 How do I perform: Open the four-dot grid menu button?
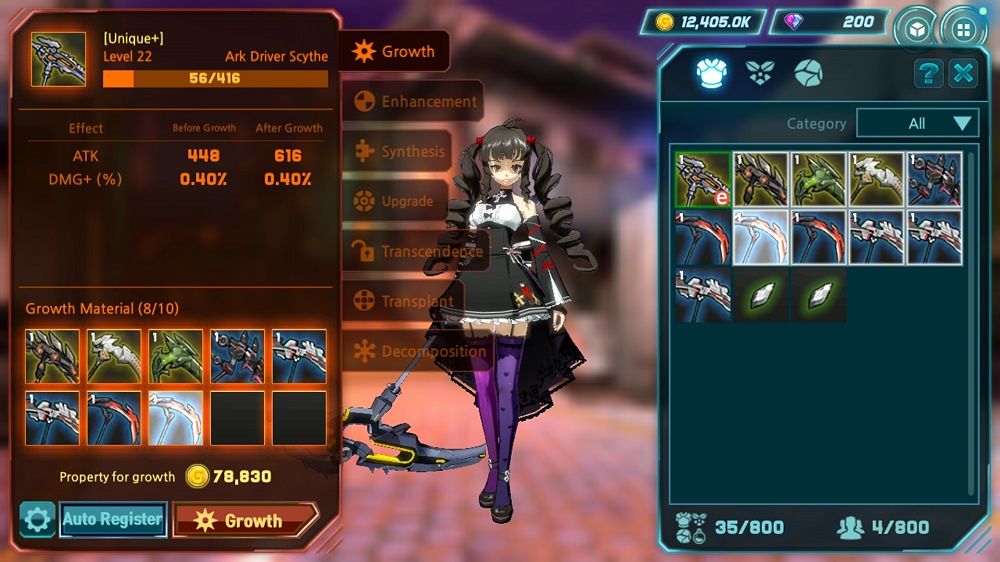tap(964, 27)
